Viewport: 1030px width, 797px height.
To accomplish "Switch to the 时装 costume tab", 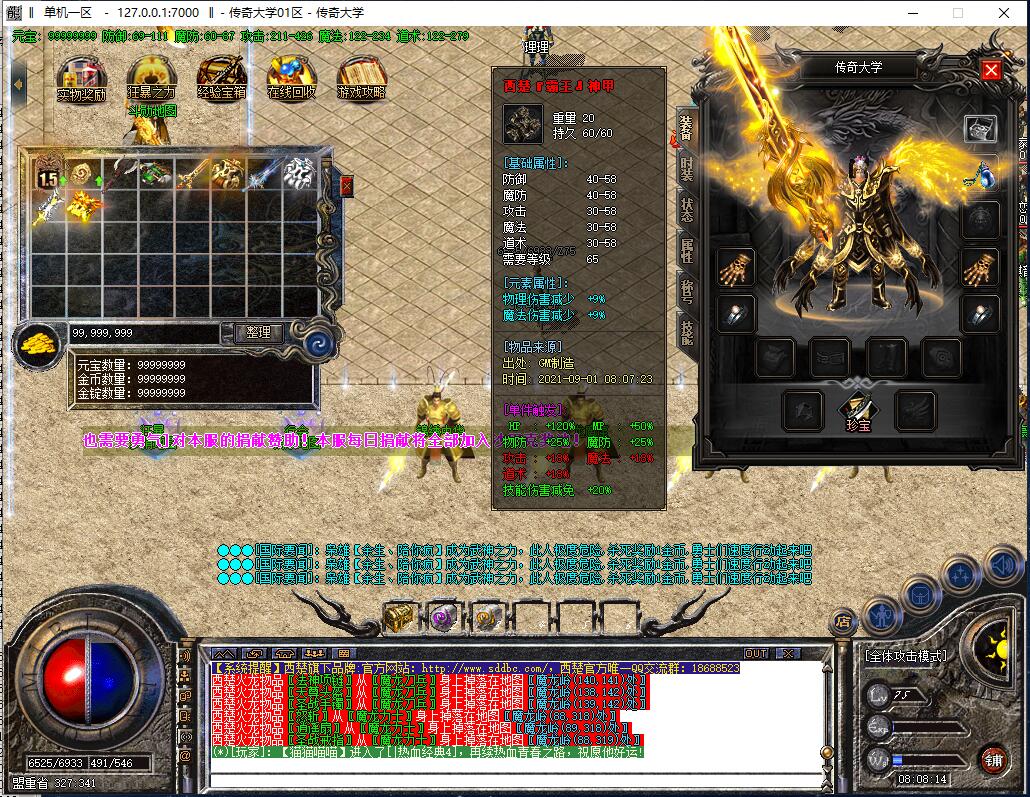I will tap(687, 170).
